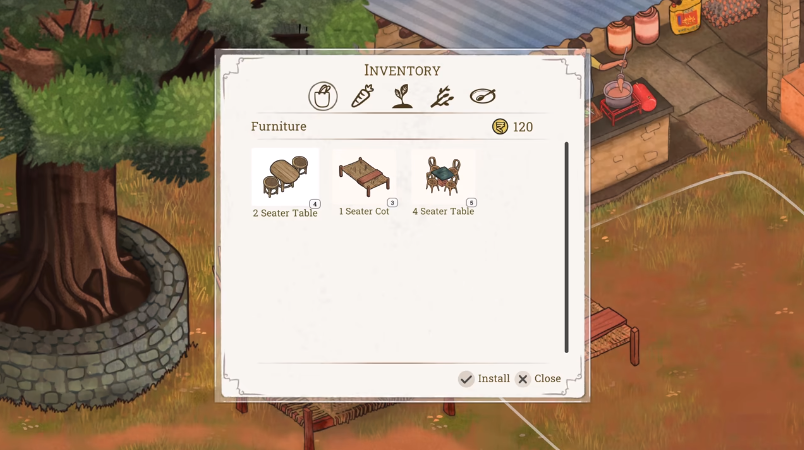Switch to the carrot tab
Screen dimensions: 804x450
(x=364, y=97)
